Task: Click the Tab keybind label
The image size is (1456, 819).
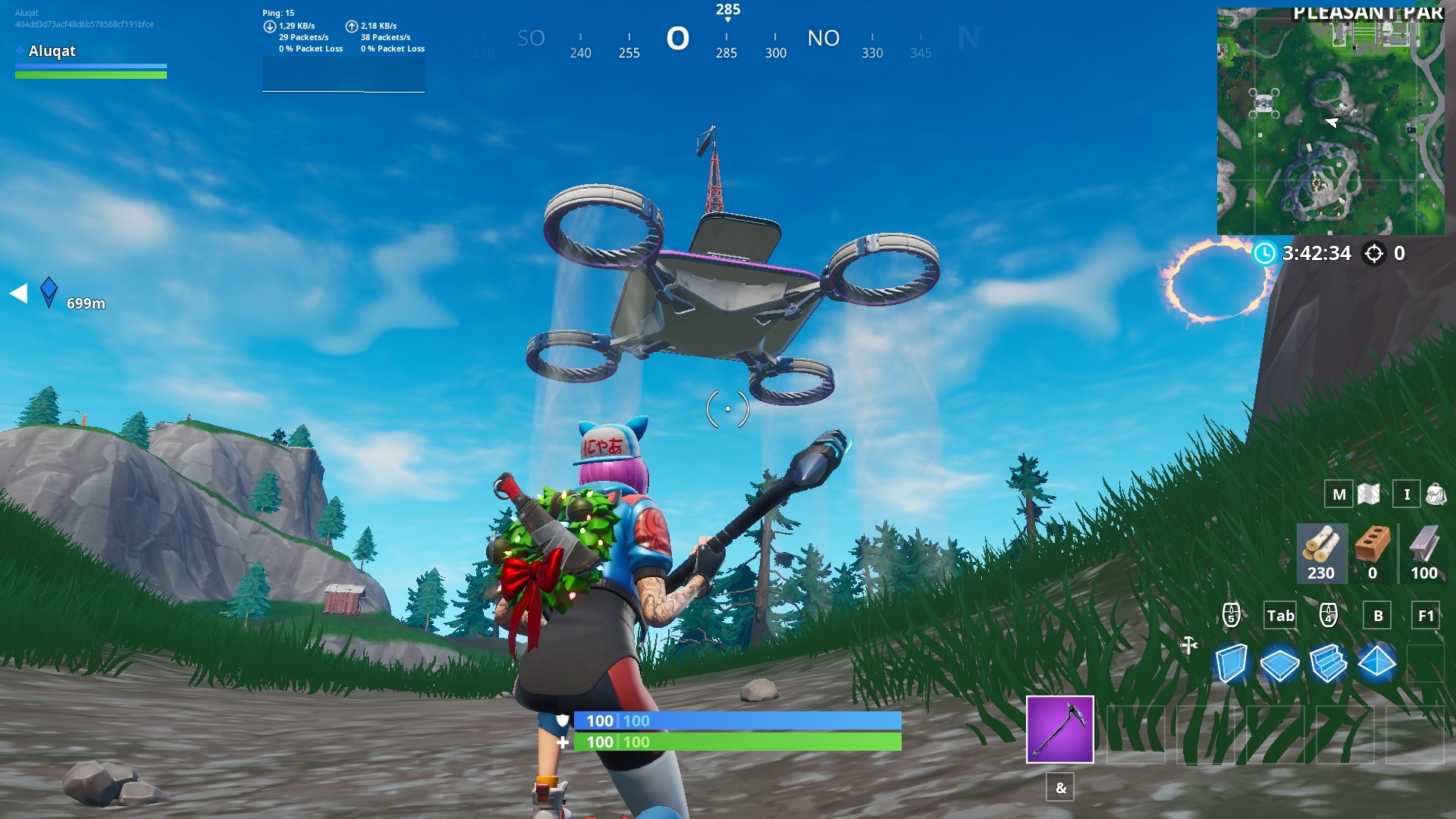Action: coord(1279,617)
